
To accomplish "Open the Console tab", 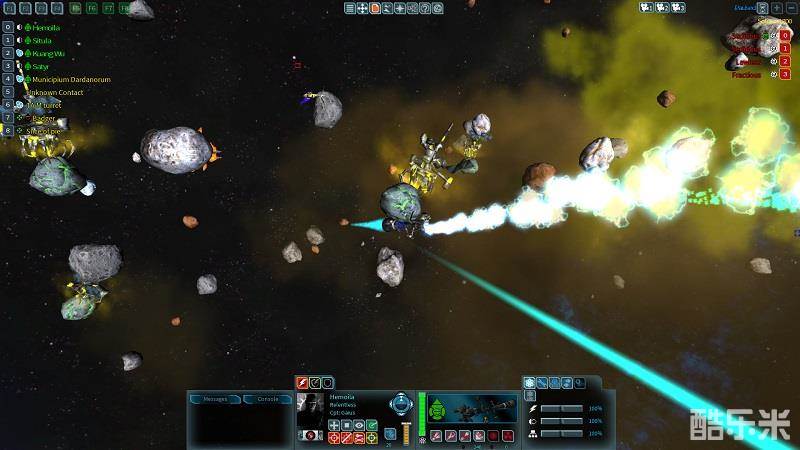I will 268,399.
